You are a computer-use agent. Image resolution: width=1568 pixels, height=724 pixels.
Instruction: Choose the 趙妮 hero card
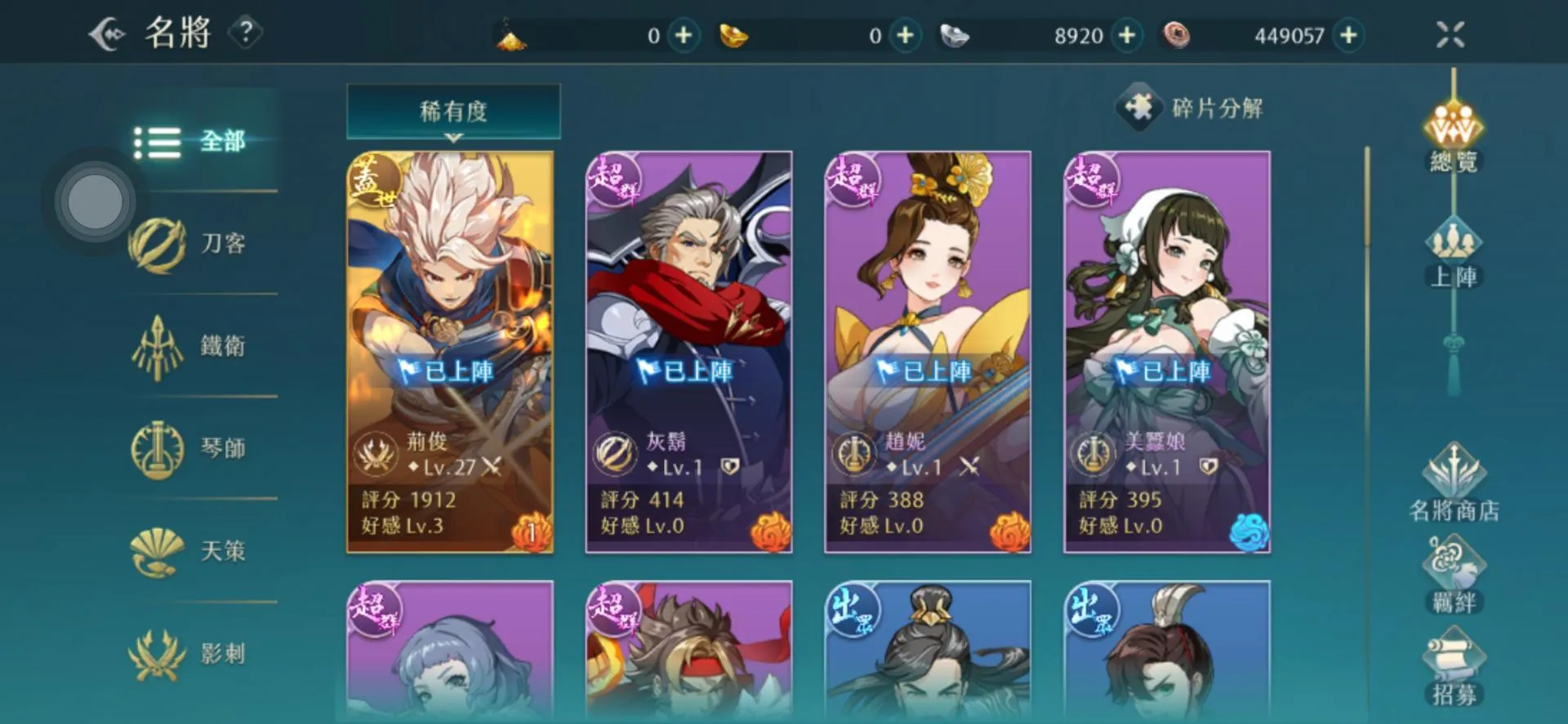pyautogui.click(x=928, y=352)
